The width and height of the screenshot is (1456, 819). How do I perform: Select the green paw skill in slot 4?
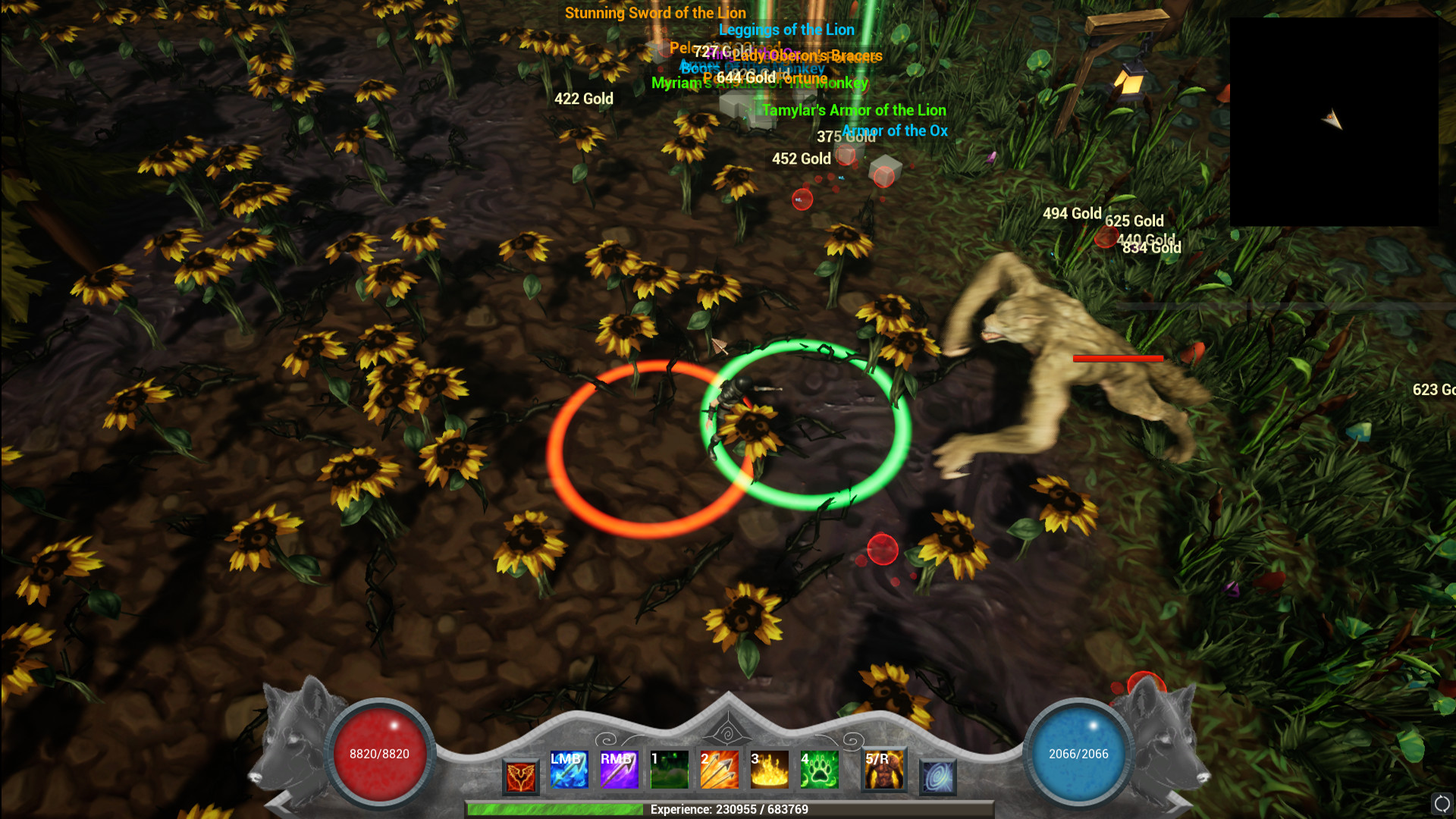click(x=819, y=769)
